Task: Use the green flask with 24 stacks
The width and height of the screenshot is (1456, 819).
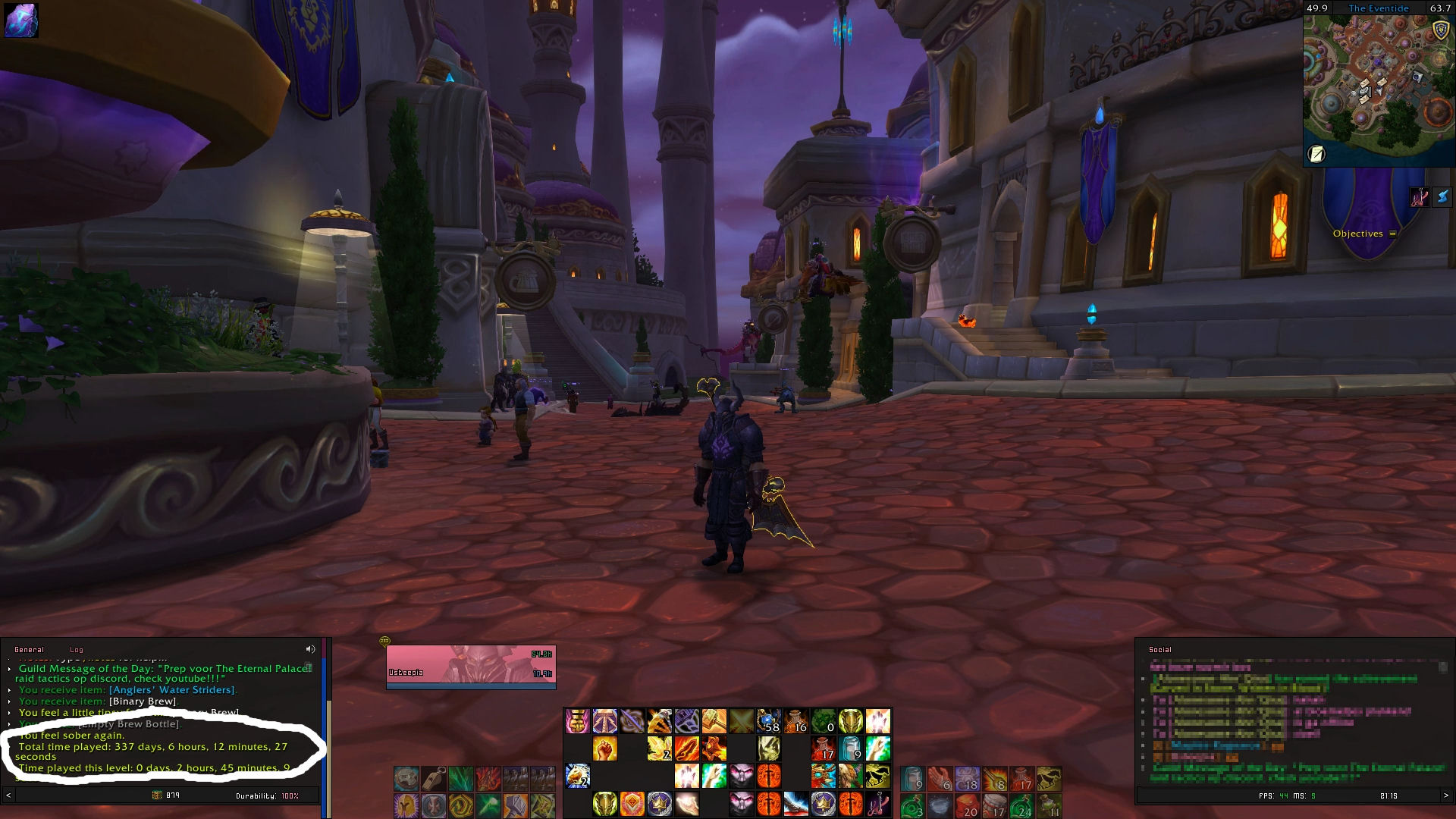Action: (1021, 805)
